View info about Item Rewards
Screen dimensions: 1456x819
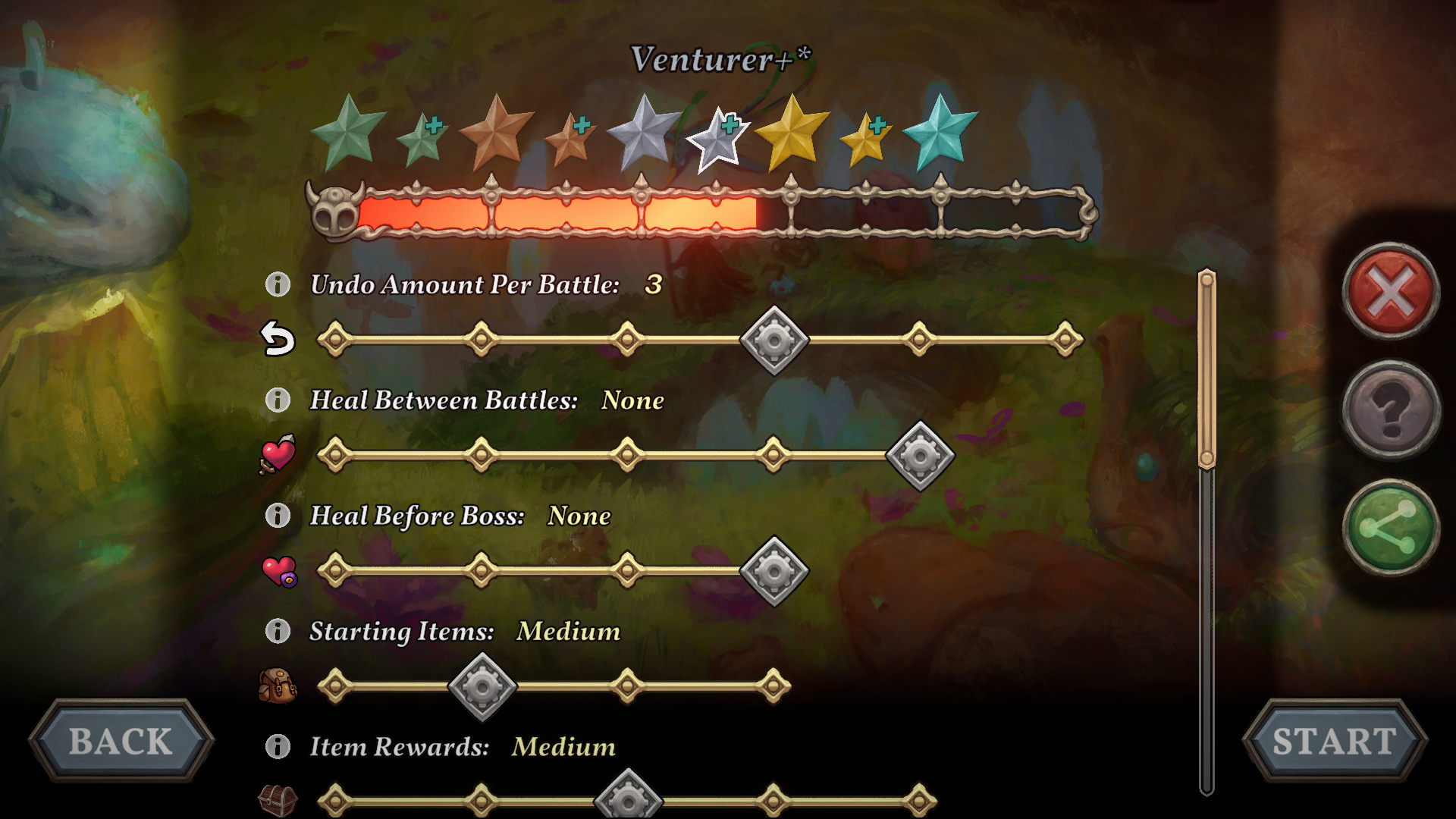278,746
